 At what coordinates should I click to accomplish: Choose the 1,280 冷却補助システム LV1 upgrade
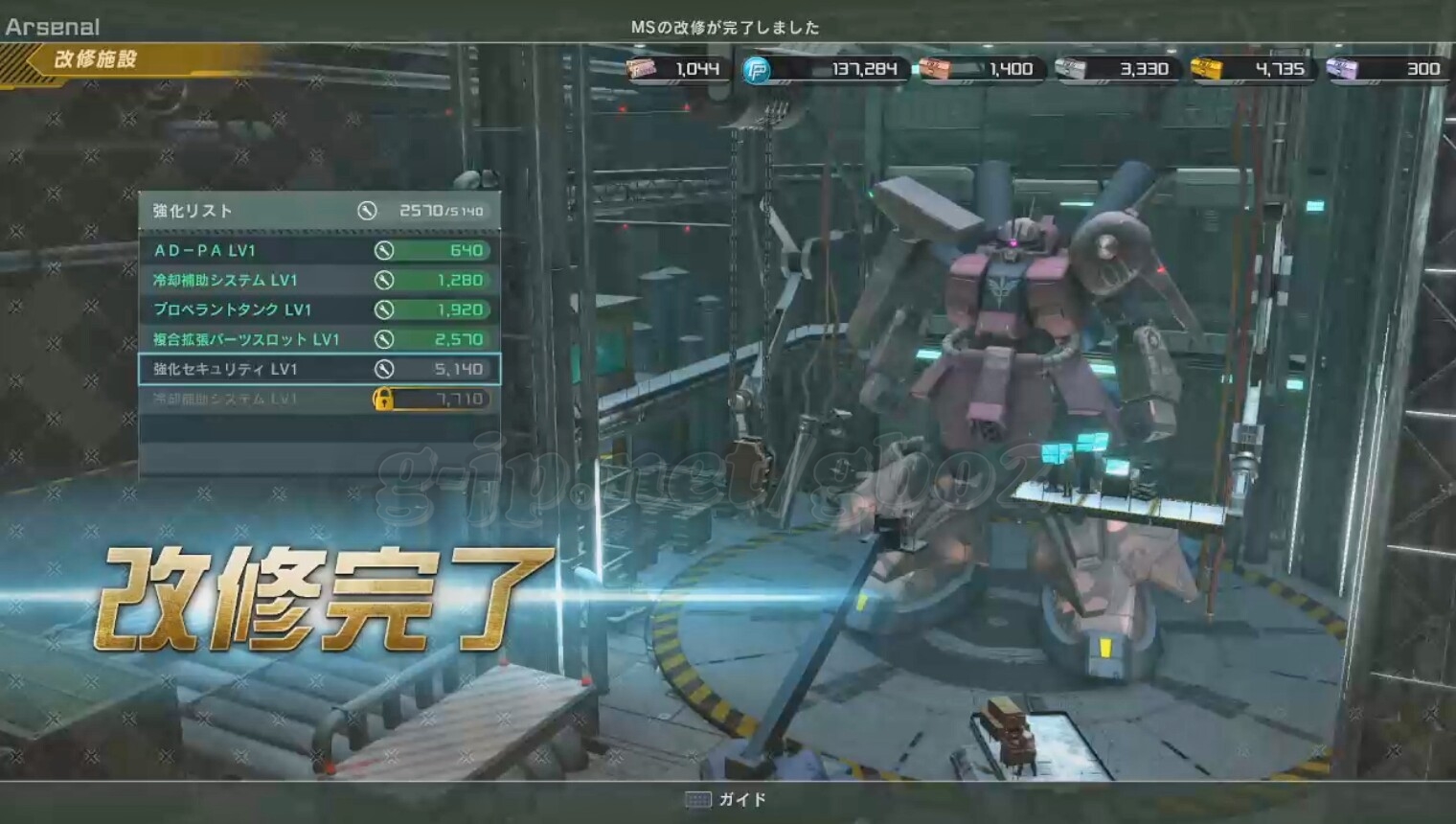pos(319,280)
